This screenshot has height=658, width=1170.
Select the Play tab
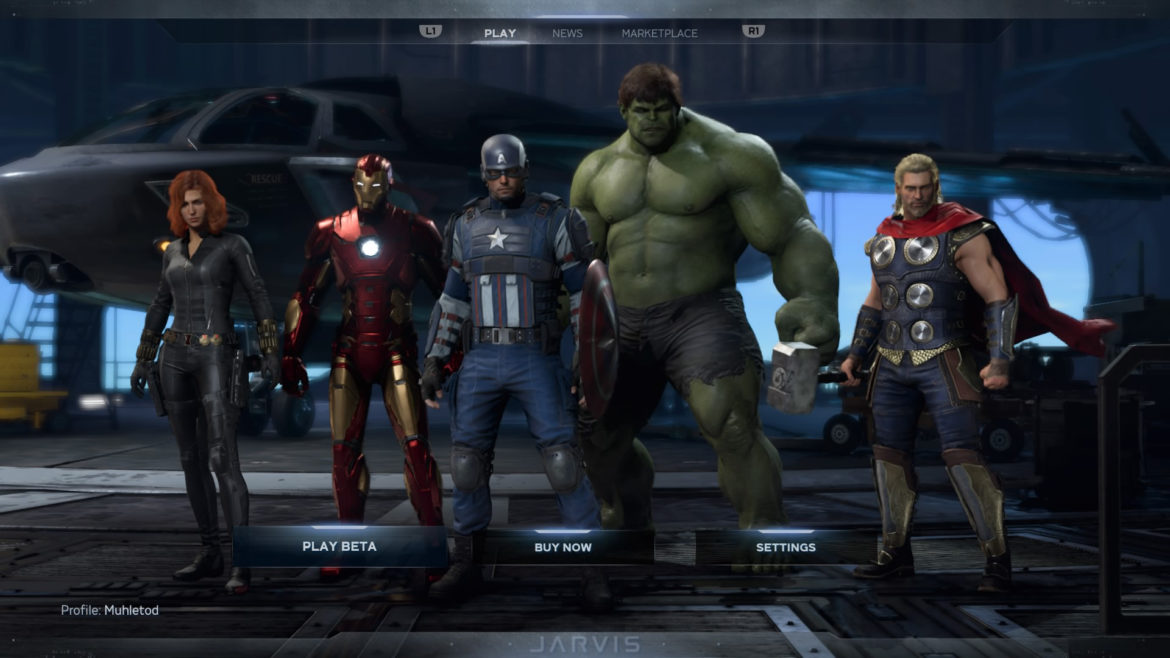coord(500,33)
